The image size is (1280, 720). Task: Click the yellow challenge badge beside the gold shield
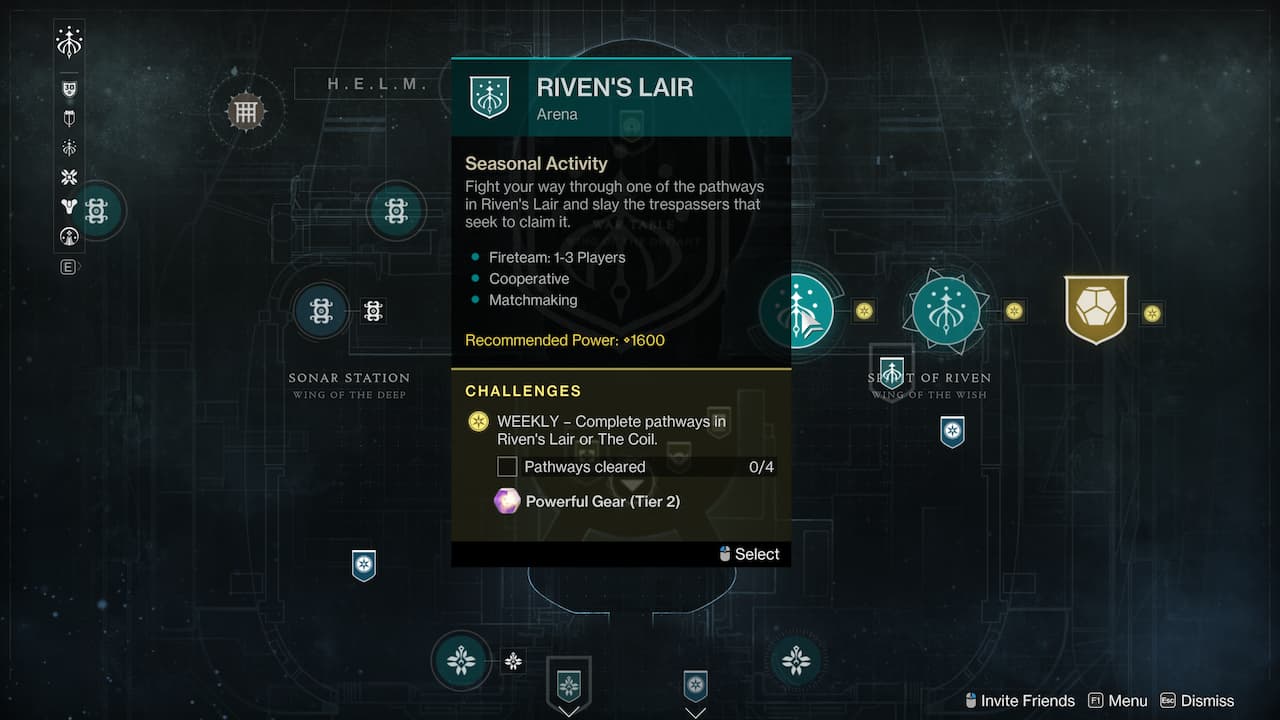pyautogui.click(x=1152, y=314)
